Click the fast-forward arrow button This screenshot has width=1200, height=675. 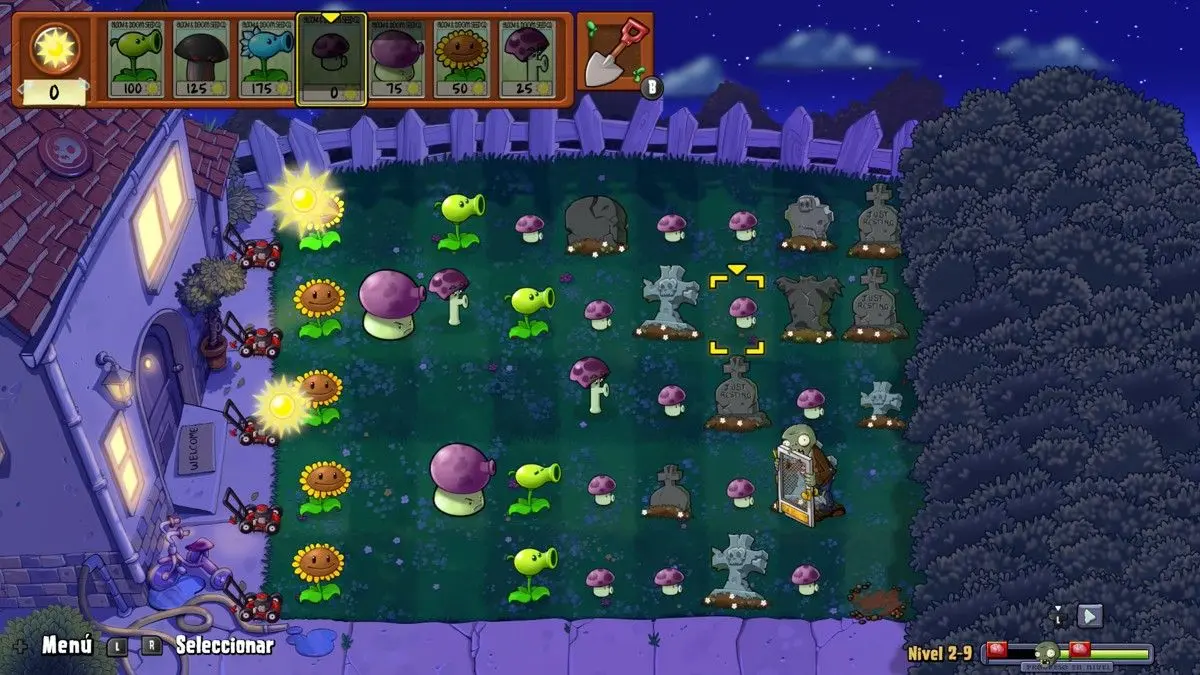coord(1090,616)
